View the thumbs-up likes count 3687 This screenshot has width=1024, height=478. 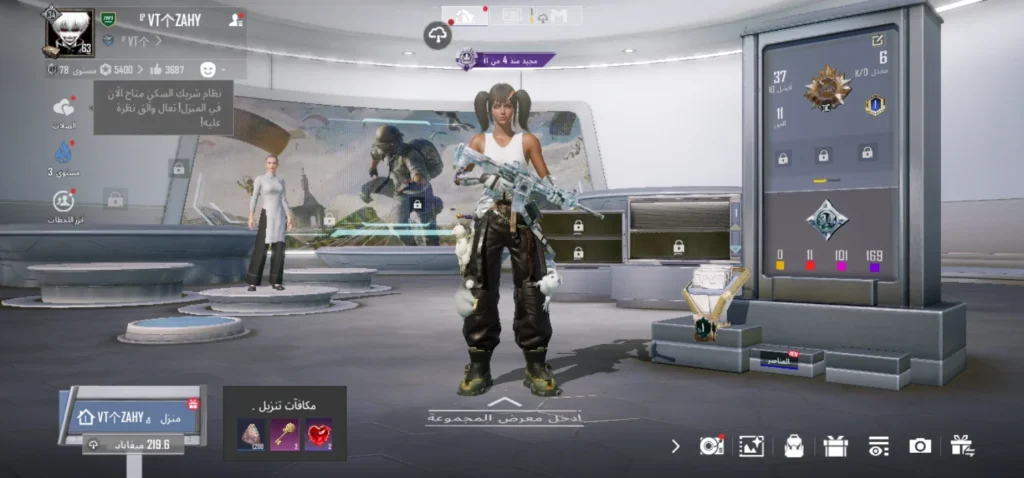click(167, 69)
